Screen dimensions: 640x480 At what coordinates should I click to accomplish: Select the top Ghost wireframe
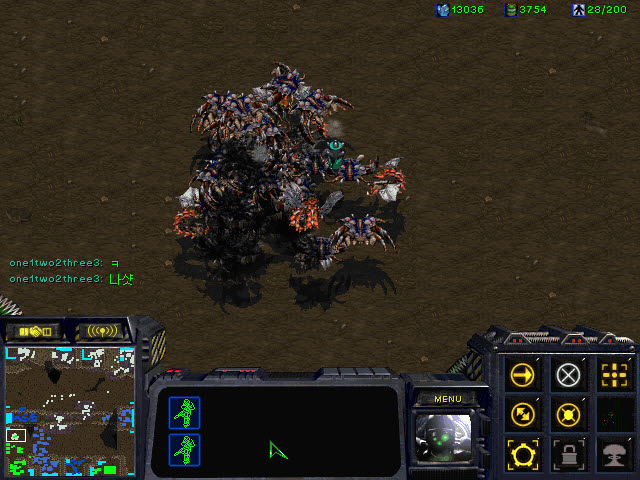coord(185,412)
